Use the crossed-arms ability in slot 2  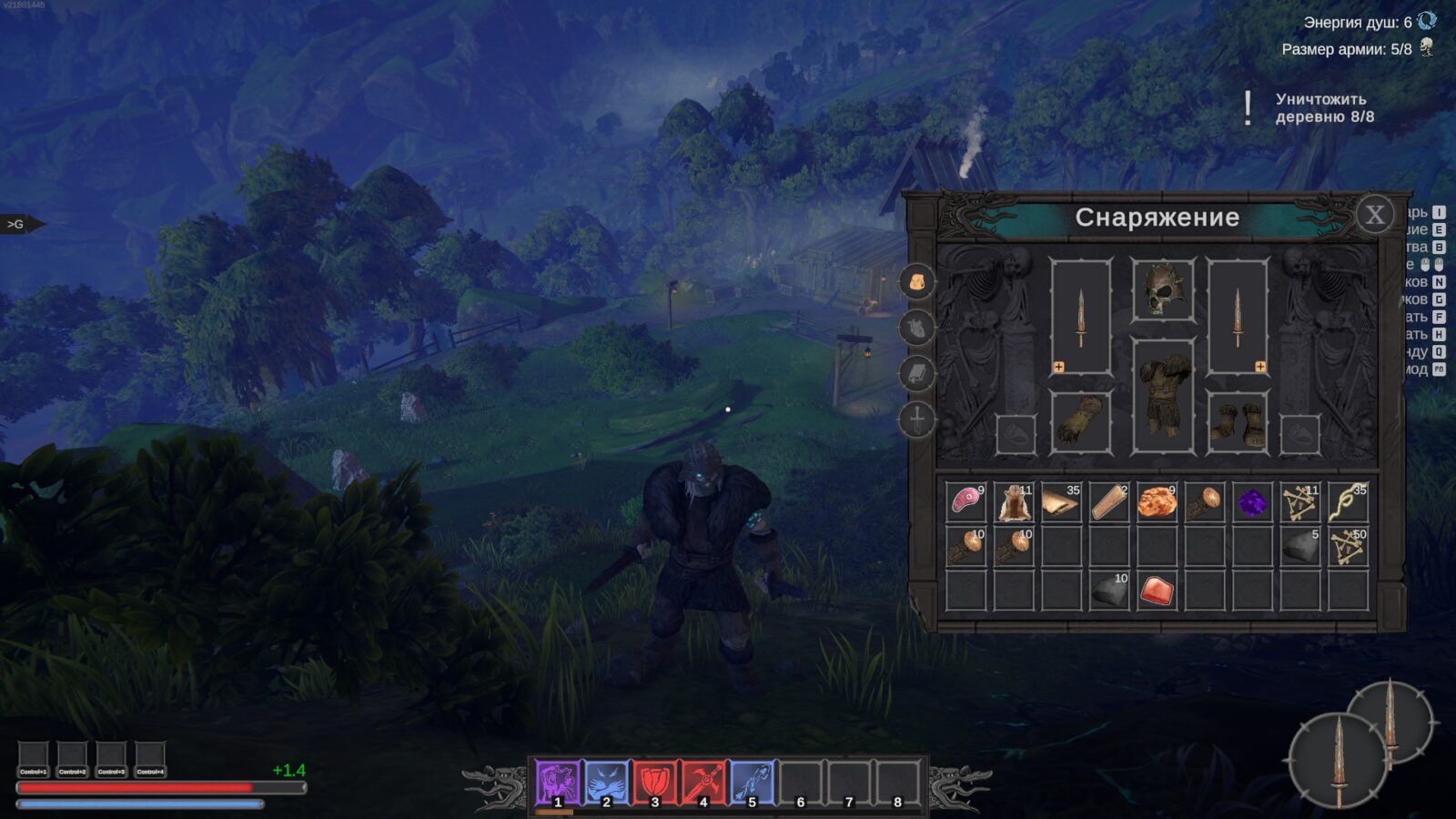606,783
